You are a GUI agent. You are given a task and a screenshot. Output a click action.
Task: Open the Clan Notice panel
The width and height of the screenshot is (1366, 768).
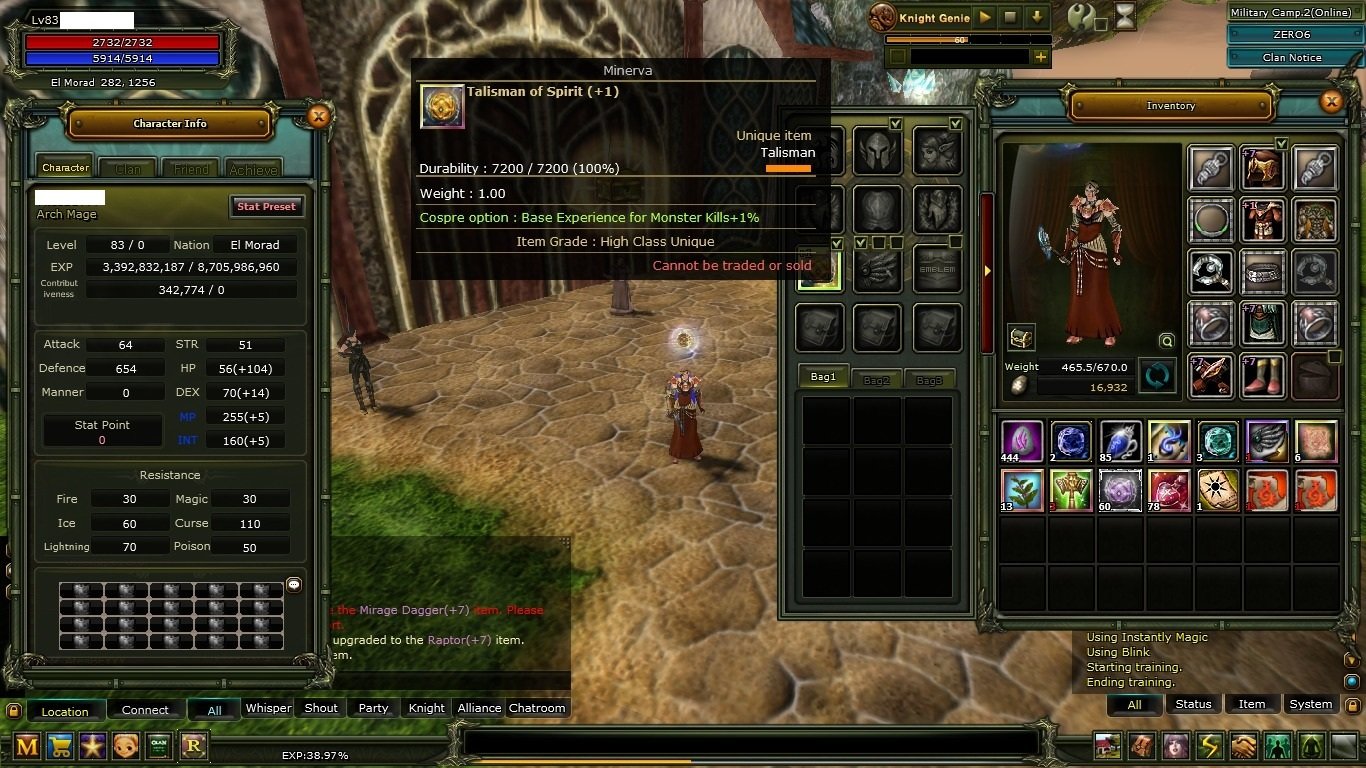point(1294,56)
